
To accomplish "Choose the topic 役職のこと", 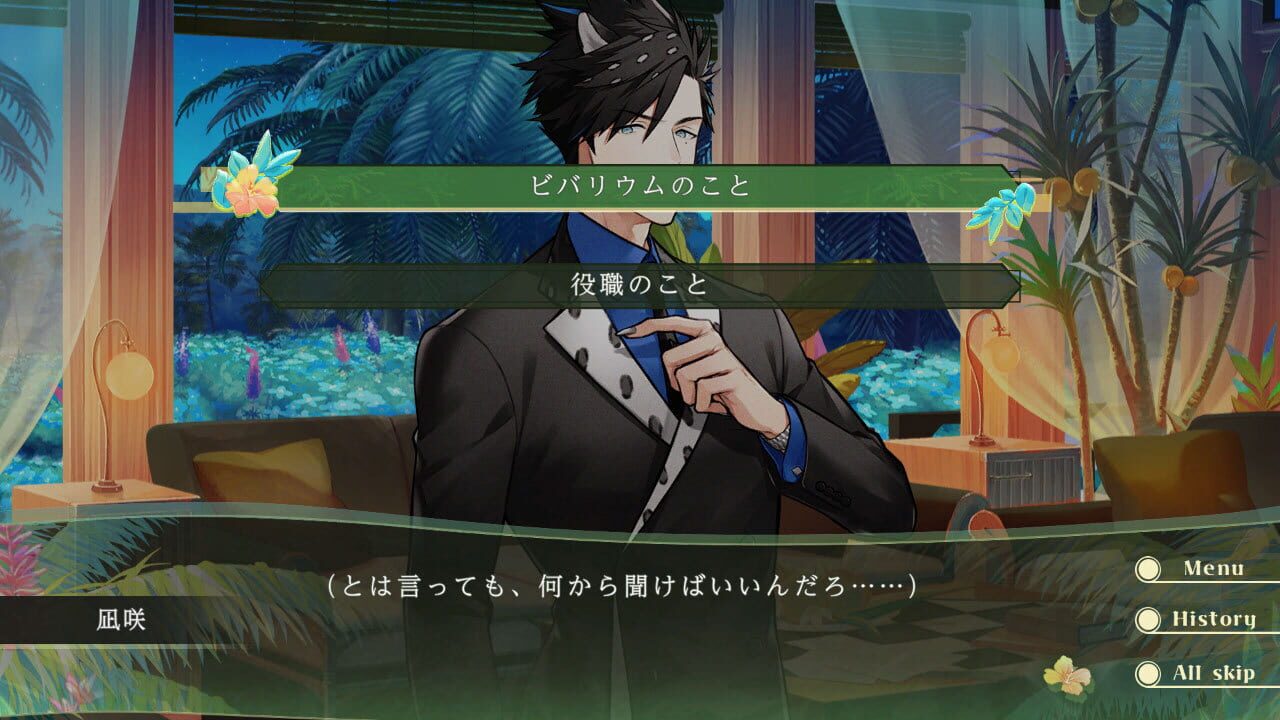I will [640, 285].
